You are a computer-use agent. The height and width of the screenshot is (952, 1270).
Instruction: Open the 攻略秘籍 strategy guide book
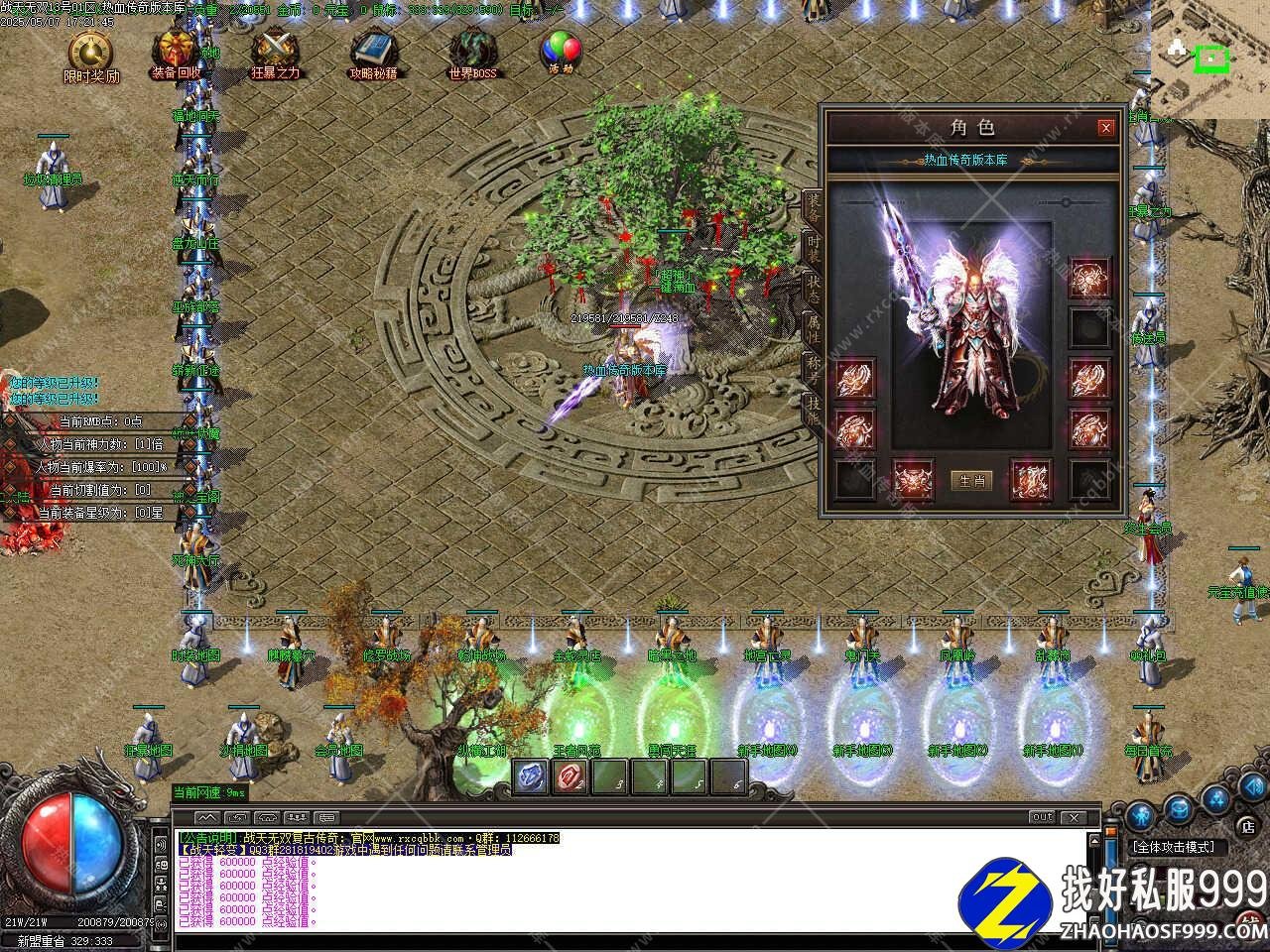374,52
